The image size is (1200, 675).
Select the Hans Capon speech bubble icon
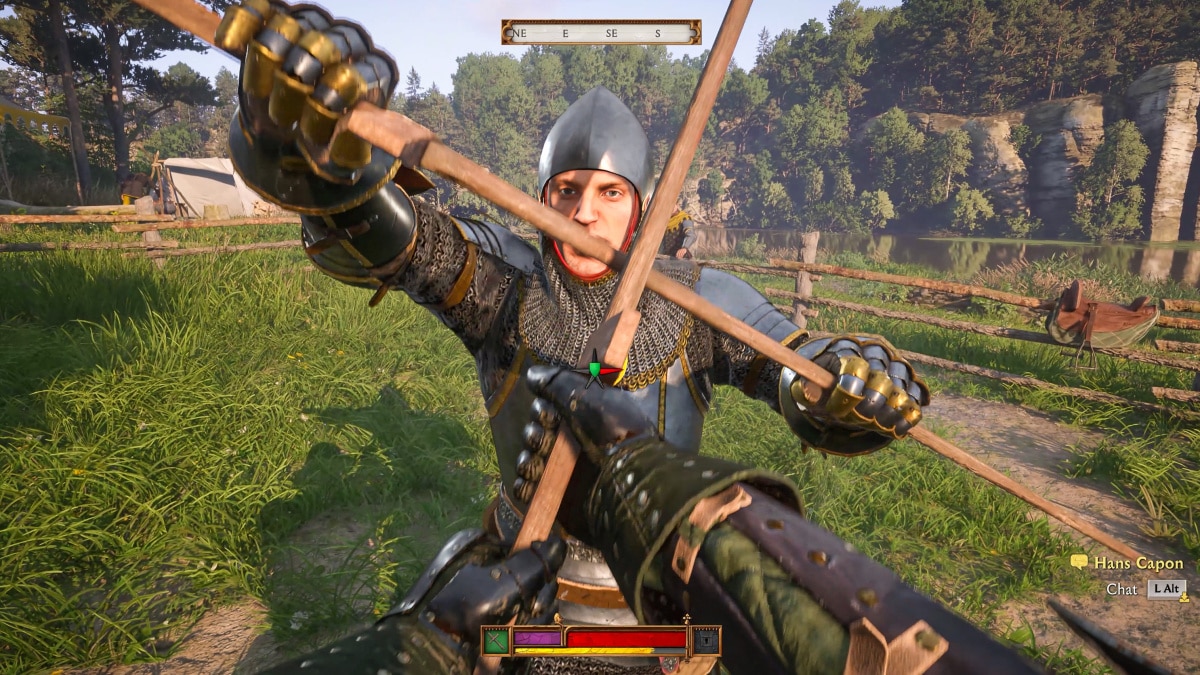[1079, 563]
